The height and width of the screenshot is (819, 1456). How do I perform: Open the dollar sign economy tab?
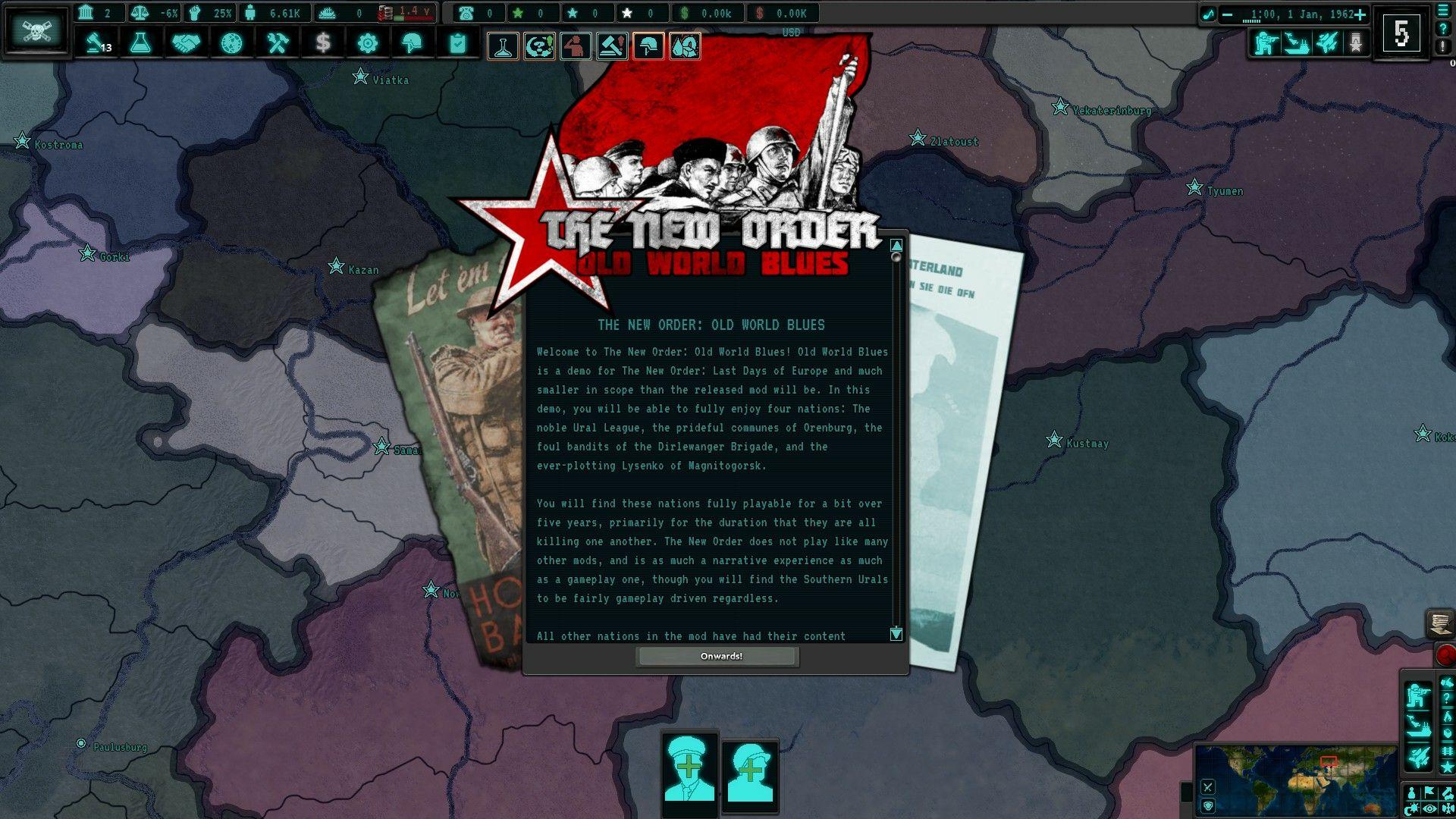click(x=323, y=44)
